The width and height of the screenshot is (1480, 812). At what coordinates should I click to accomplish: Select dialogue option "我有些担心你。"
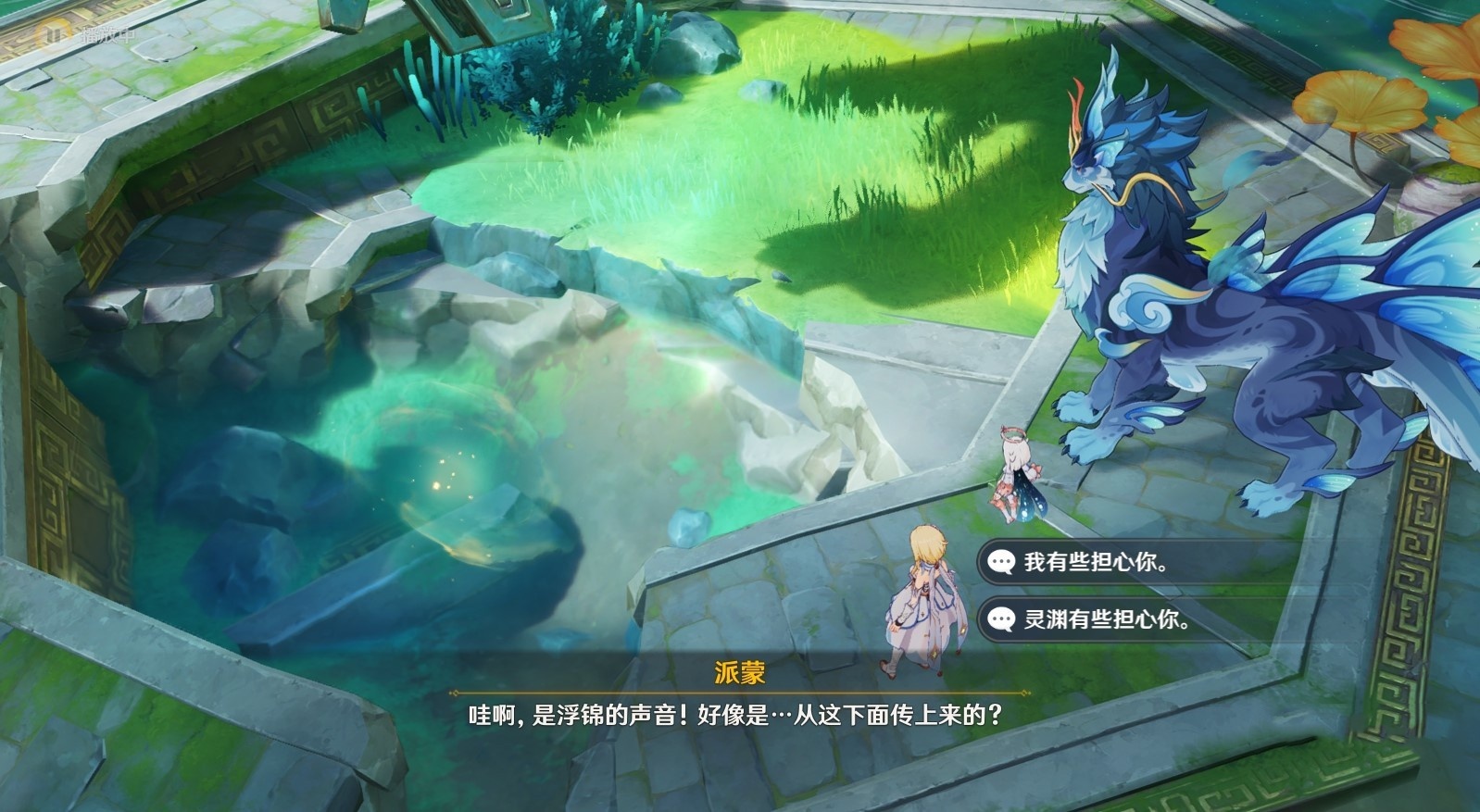click(x=1093, y=561)
